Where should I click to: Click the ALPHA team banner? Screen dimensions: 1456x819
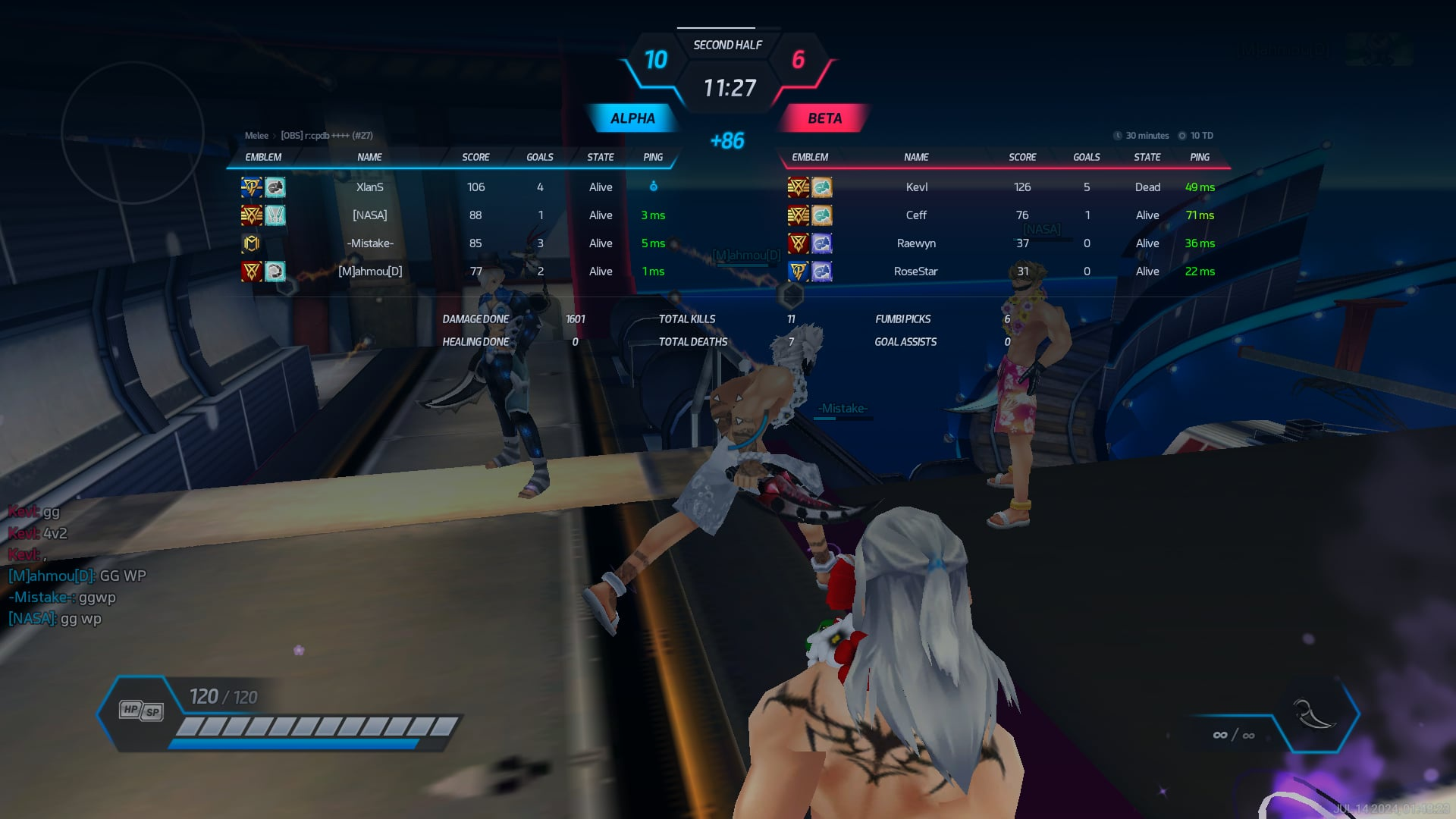pos(632,118)
